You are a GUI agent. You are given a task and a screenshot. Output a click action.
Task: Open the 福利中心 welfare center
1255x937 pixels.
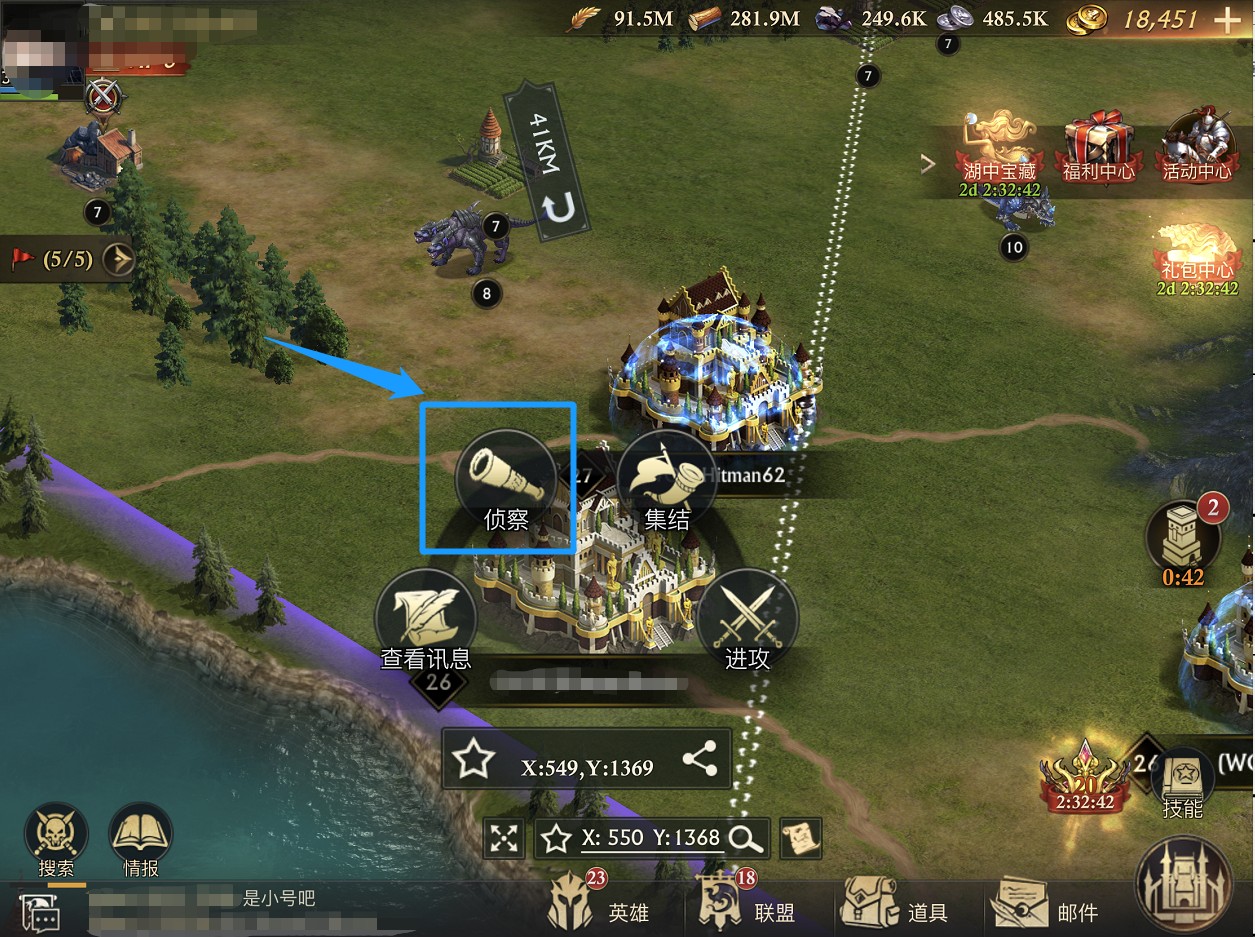pos(1098,148)
